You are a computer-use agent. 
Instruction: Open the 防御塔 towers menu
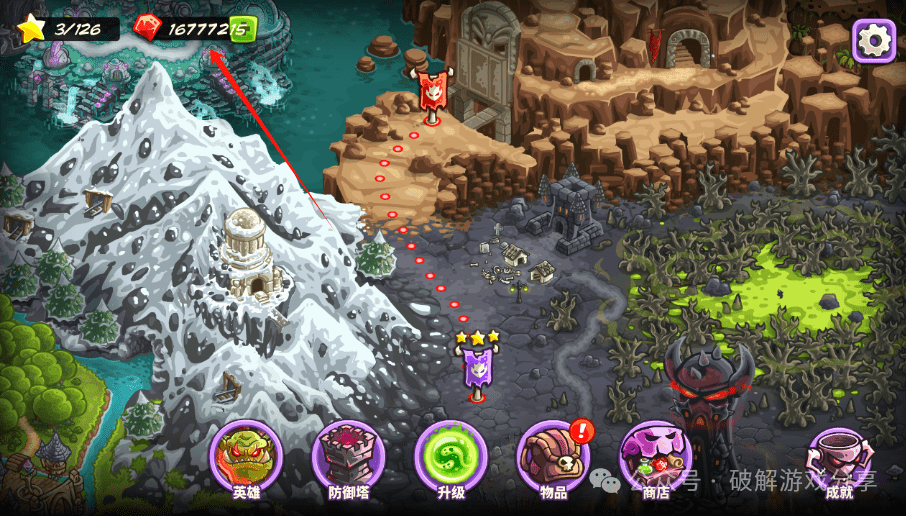click(349, 459)
